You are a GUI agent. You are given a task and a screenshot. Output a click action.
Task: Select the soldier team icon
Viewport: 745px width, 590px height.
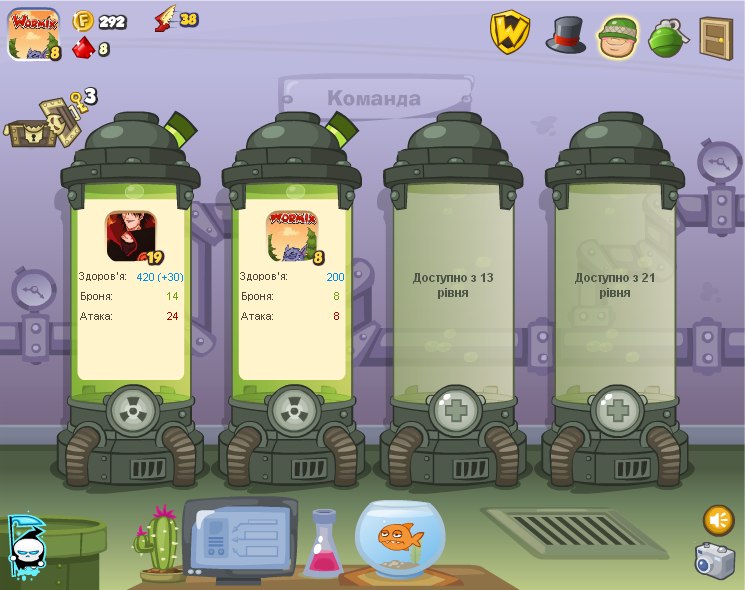[x=617, y=37]
